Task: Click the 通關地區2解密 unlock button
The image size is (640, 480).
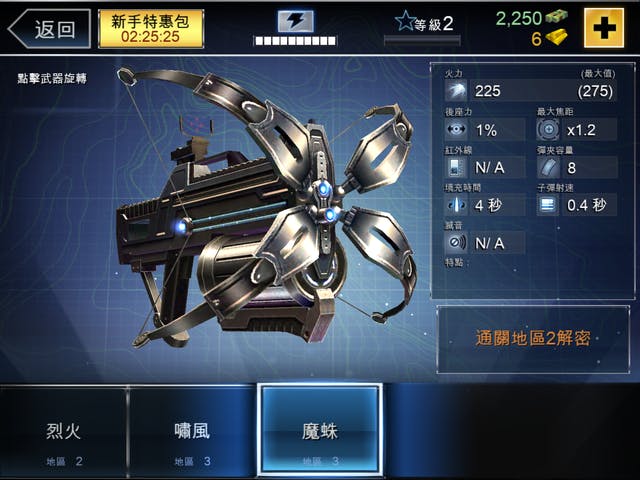Action: (532, 338)
